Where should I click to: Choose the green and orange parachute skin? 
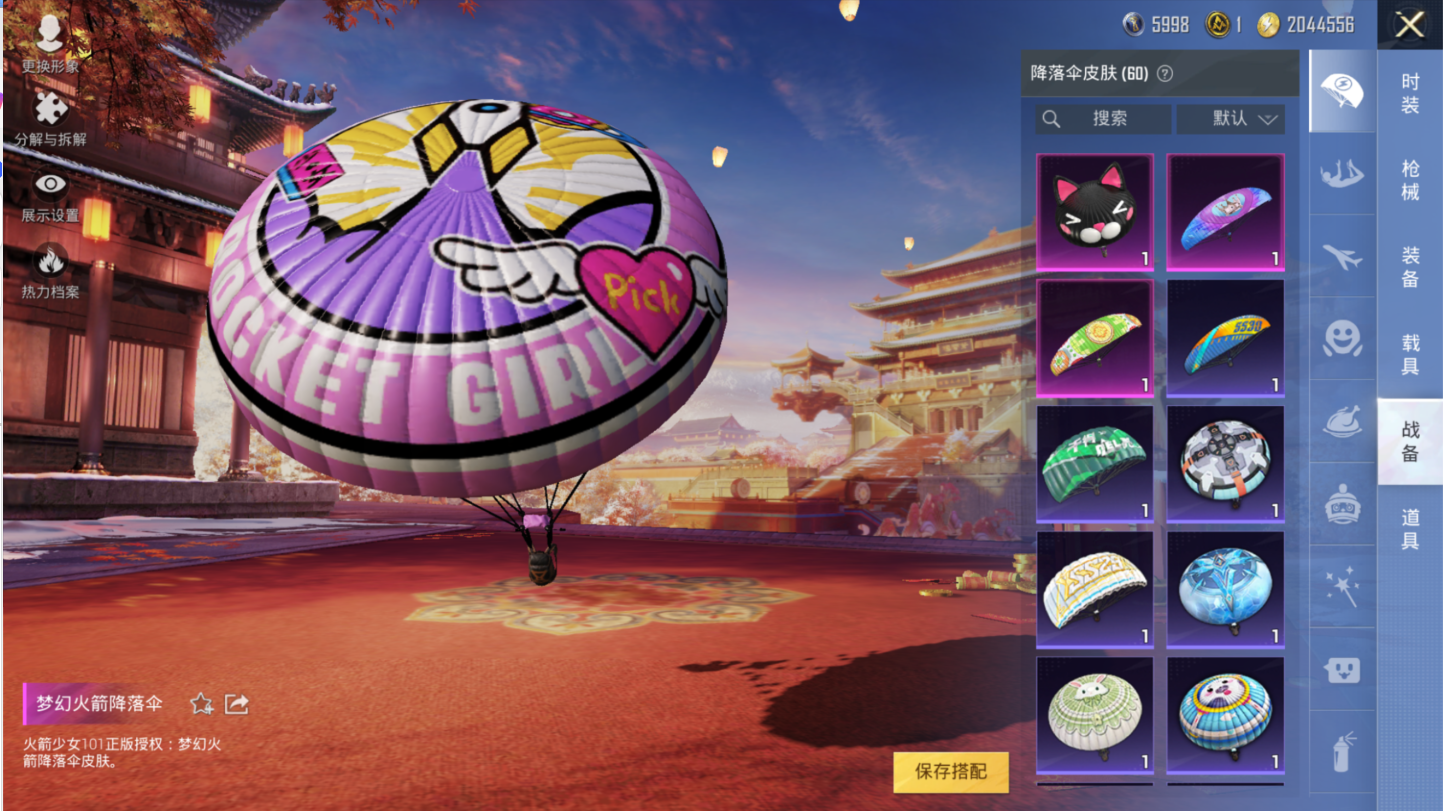coord(1095,339)
